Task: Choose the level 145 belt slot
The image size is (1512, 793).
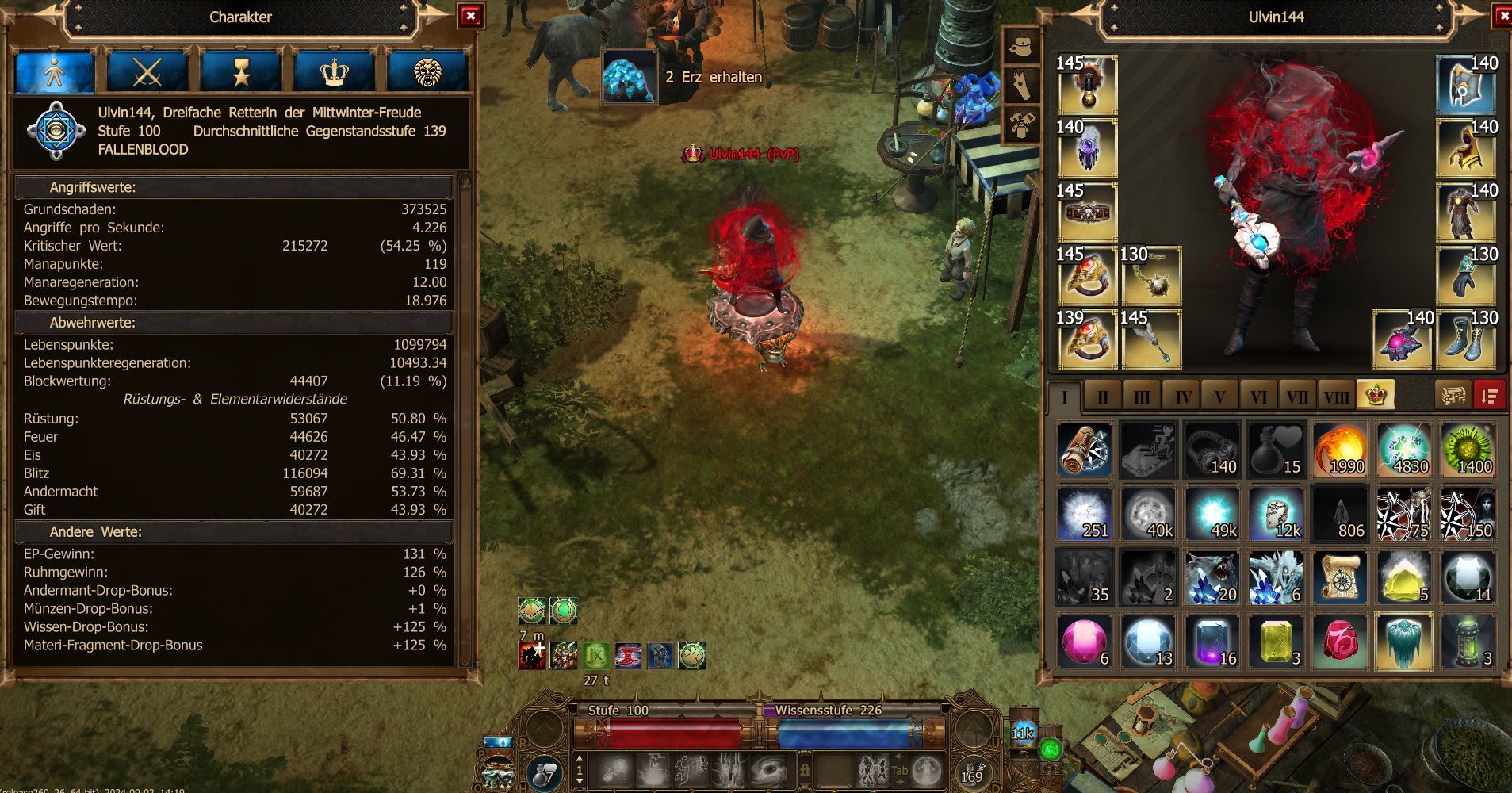Action: pos(1086,213)
